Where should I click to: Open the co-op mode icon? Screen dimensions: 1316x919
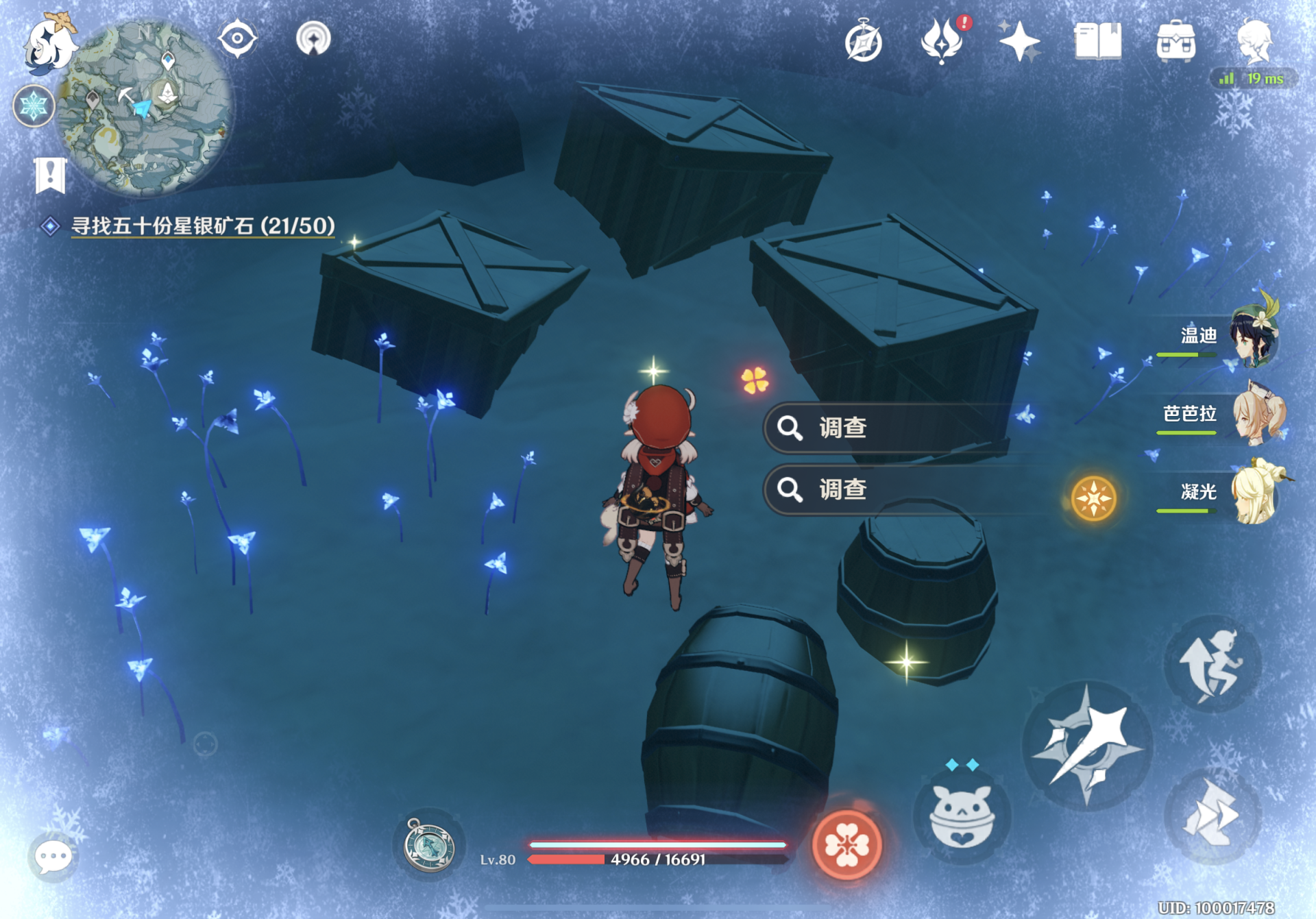pos(313,39)
